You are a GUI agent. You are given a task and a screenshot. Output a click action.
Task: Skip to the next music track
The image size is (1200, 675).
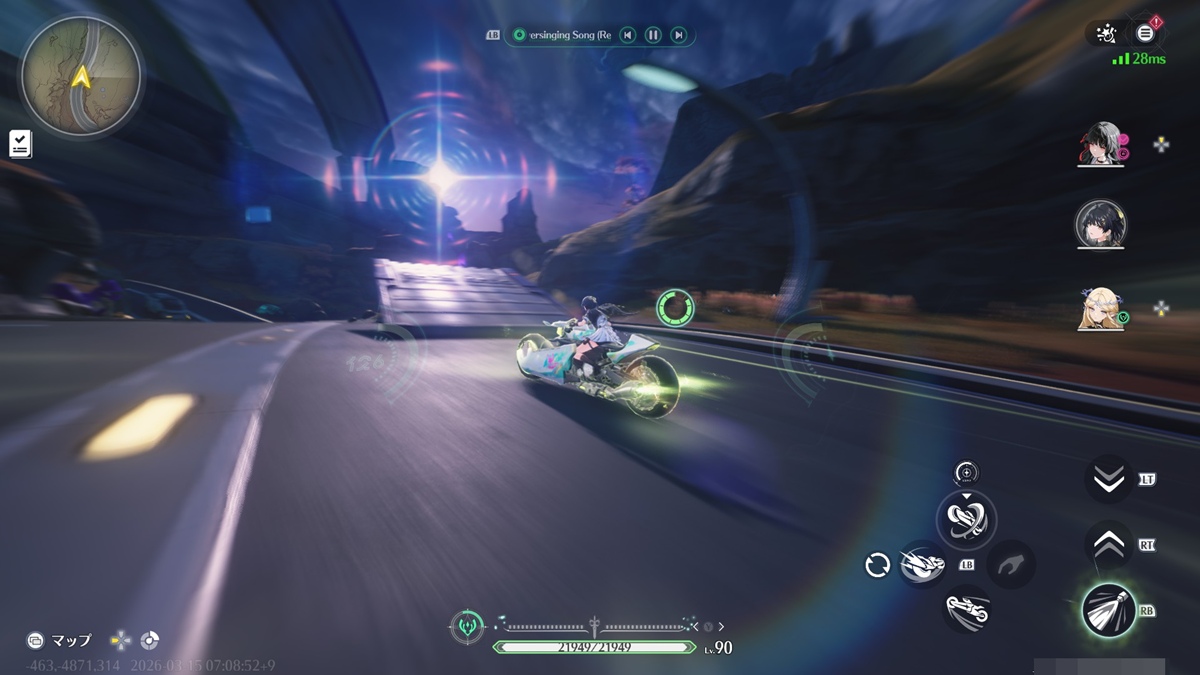click(x=679, y=35)
